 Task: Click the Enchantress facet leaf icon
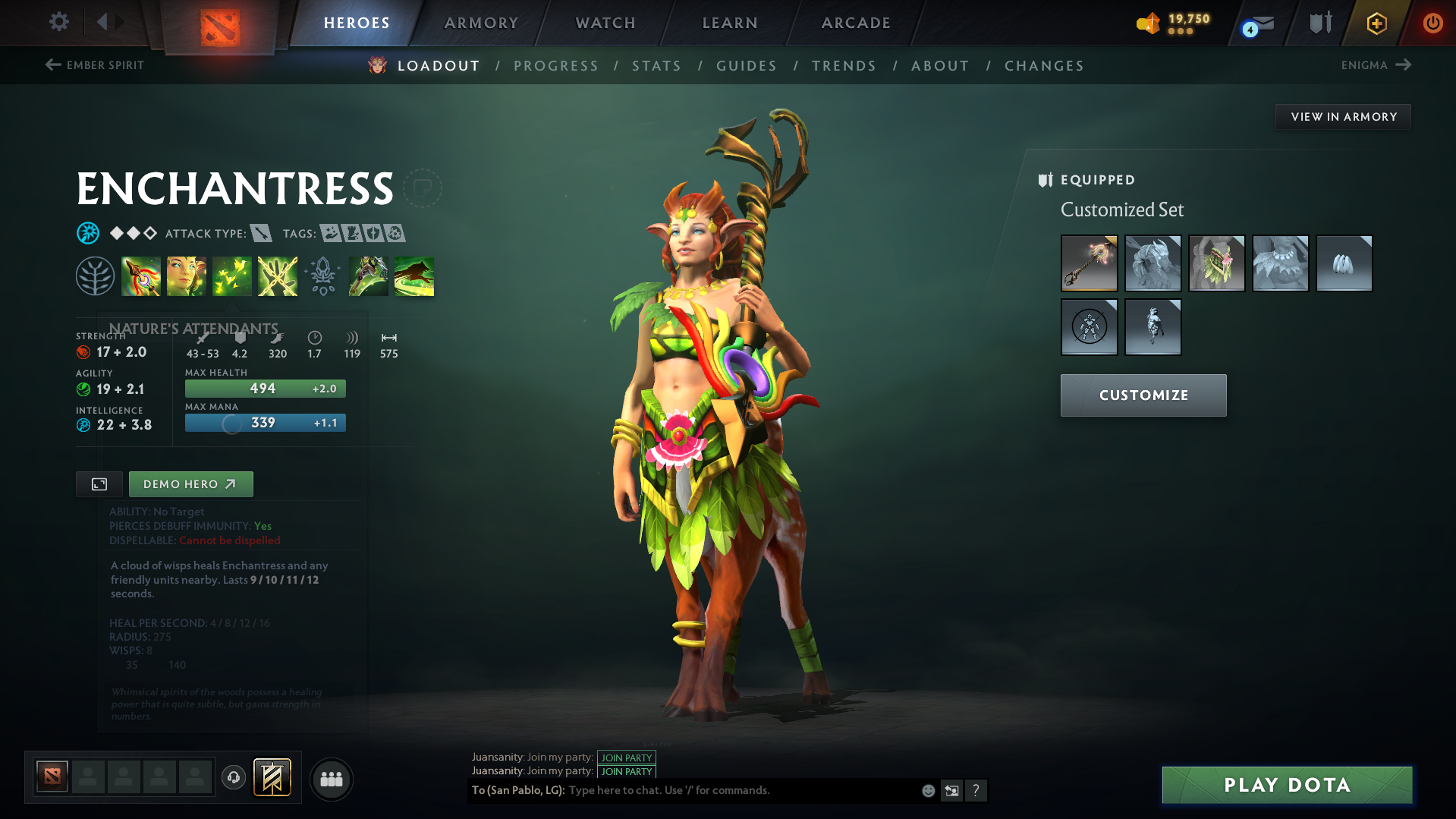tap(96, 276)
